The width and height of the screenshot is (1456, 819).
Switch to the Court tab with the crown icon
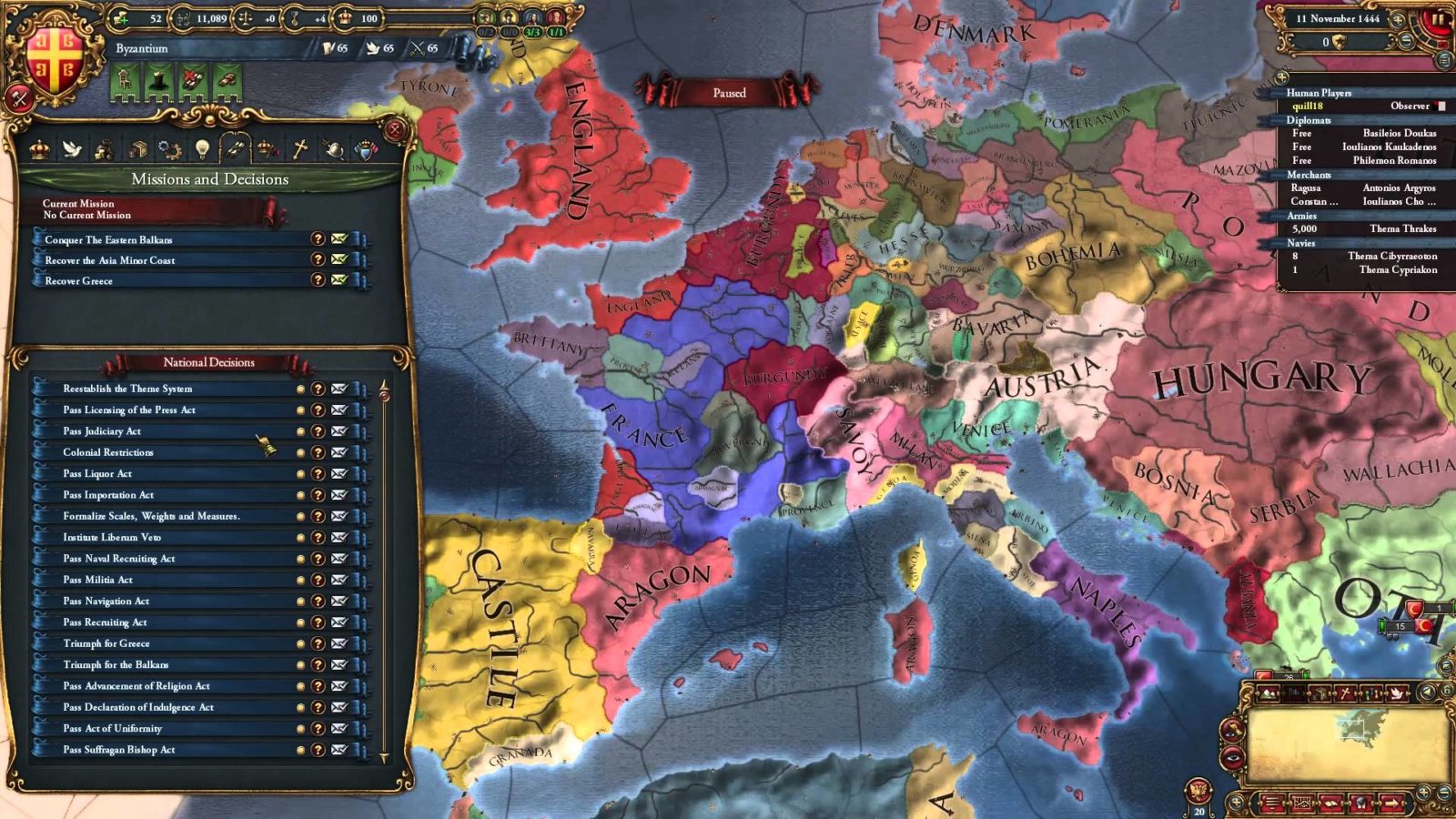click(x=41, y=150)
